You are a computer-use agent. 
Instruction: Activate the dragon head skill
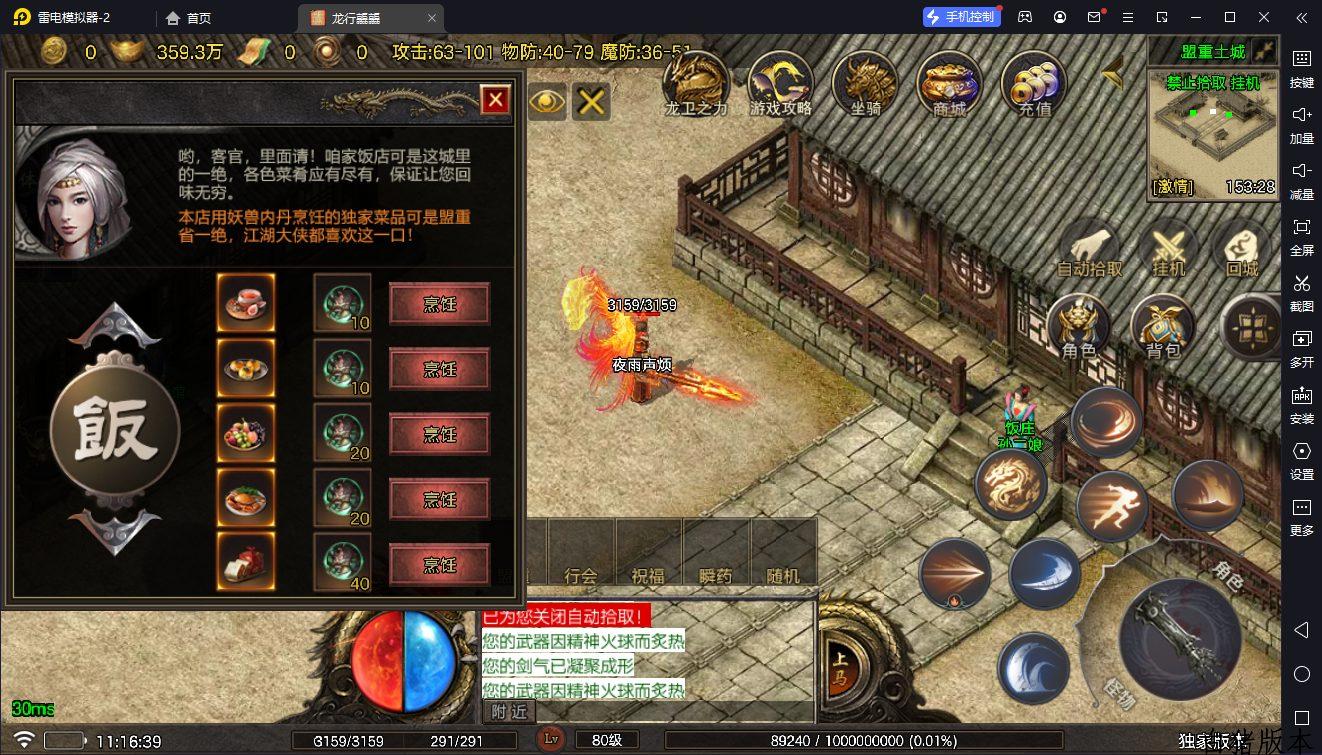[1011, 485]
